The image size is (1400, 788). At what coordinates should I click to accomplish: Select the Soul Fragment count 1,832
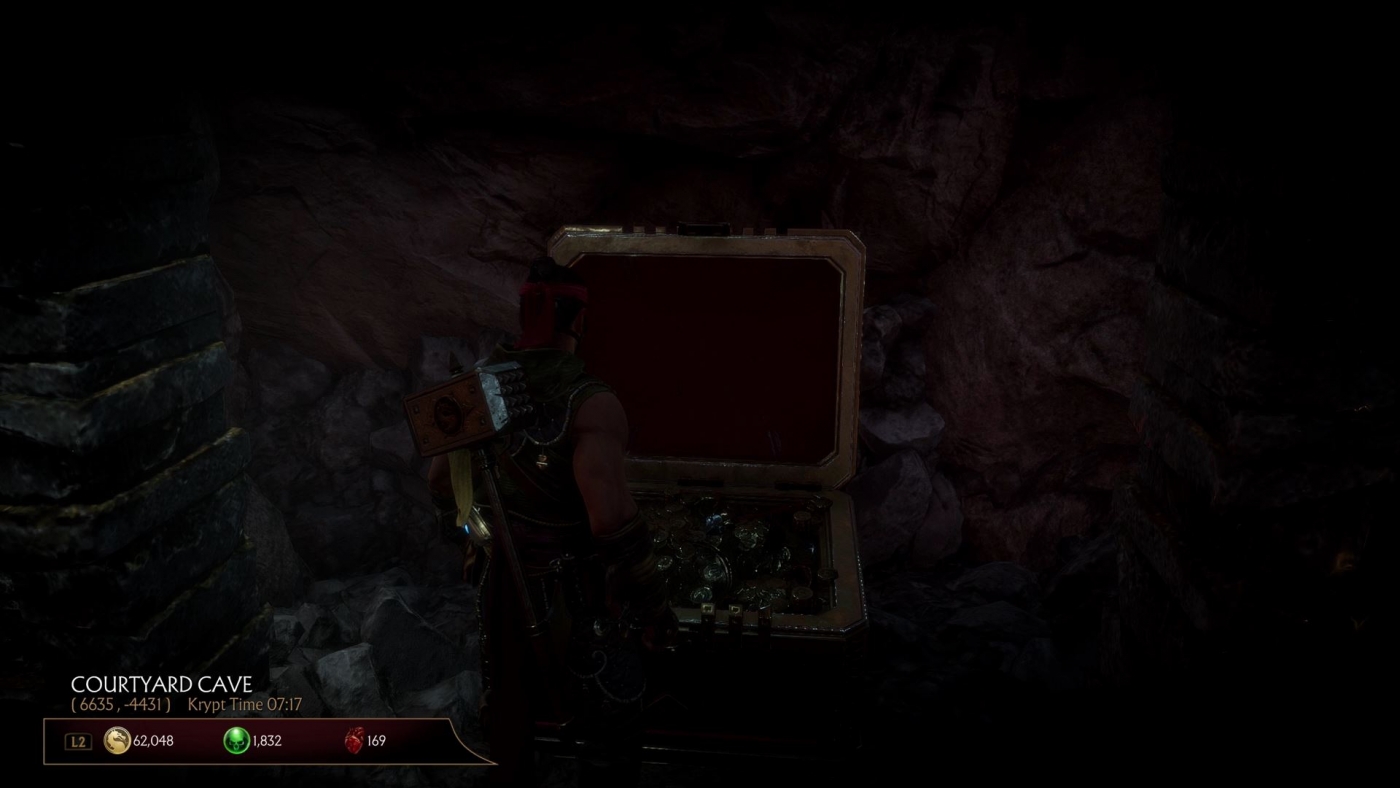point(266,740)
